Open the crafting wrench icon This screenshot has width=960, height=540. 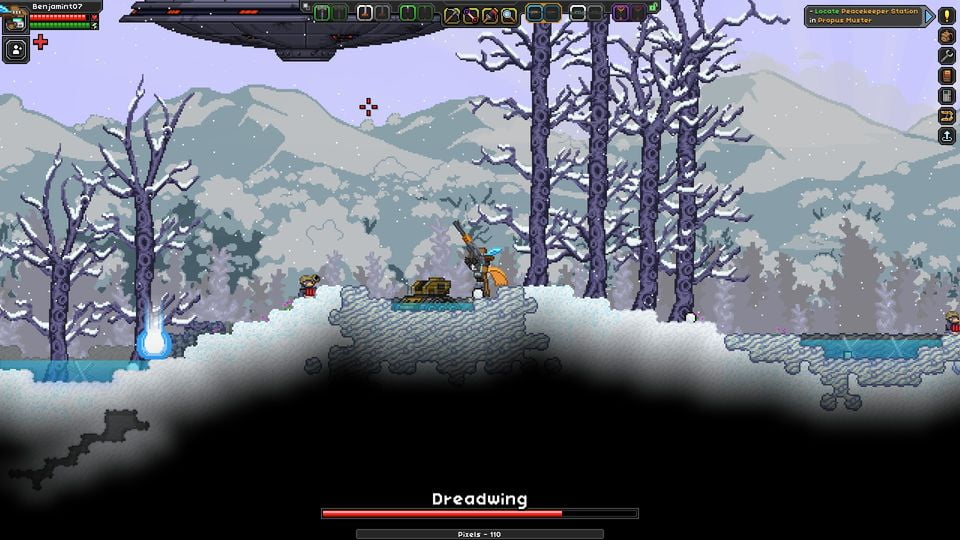tap(946, 55)
